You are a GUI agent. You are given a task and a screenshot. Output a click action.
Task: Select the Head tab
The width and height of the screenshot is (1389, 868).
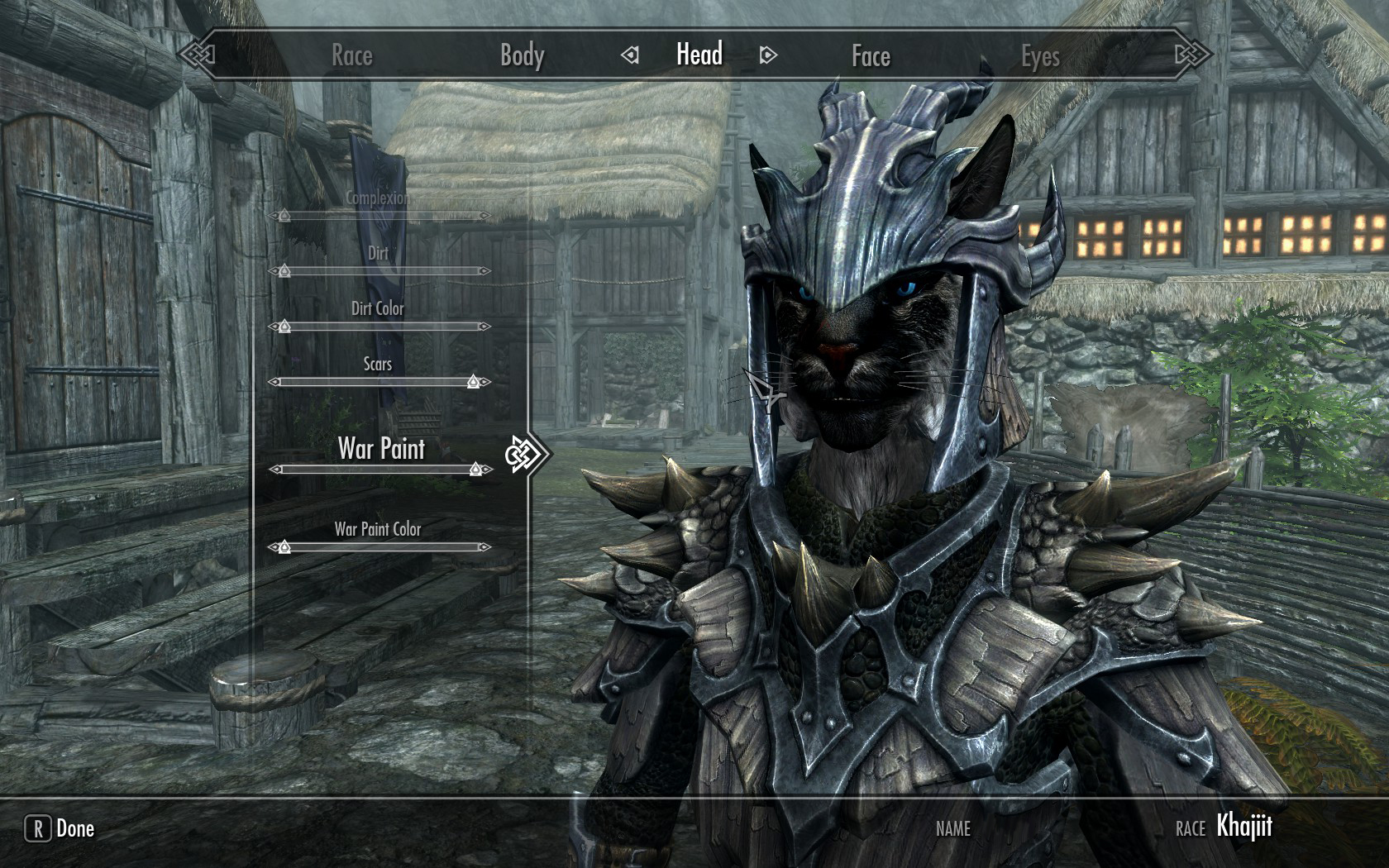click(x=699, y=55)
